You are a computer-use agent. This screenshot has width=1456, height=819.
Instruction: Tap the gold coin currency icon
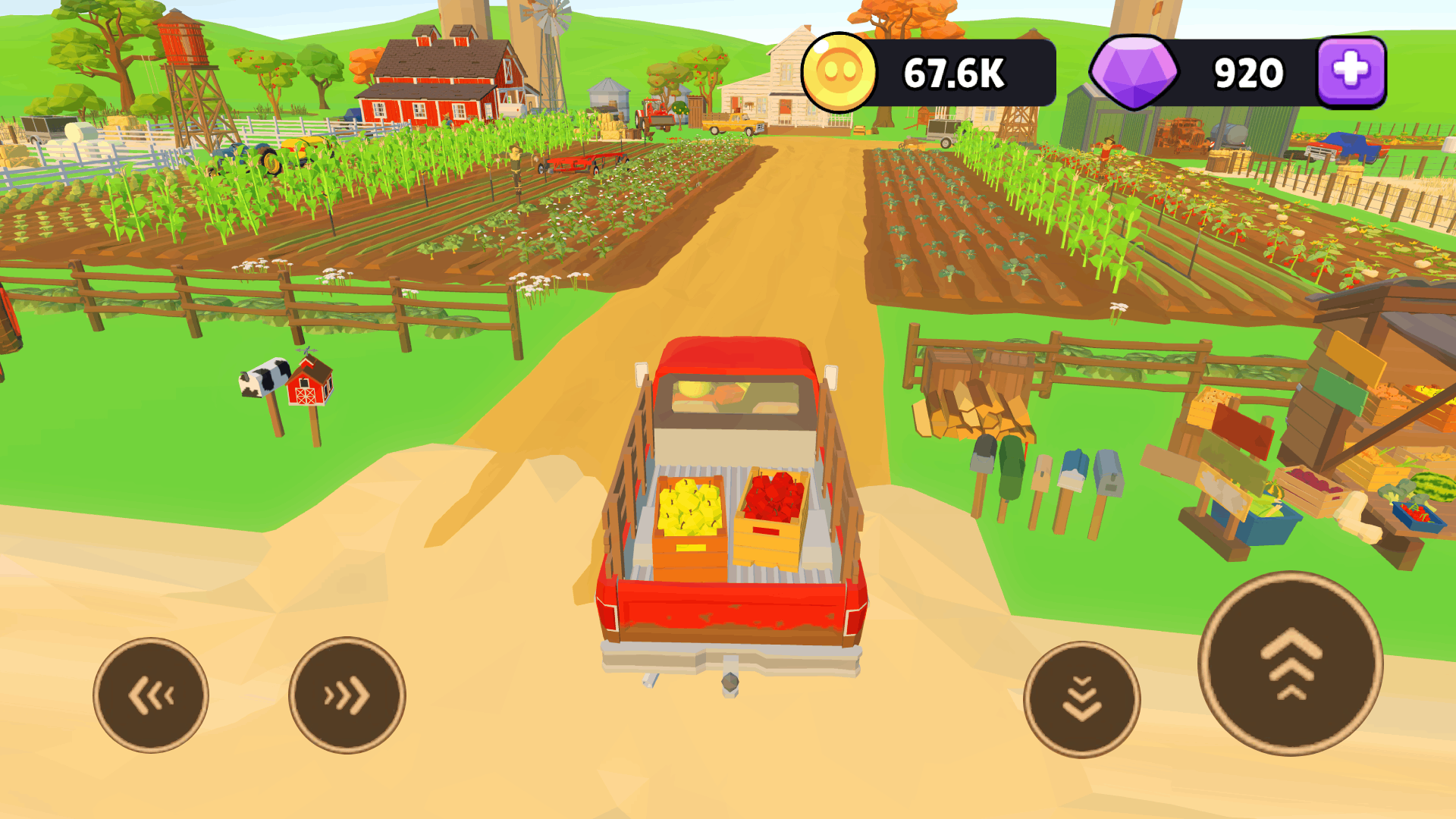pos(839,73)
